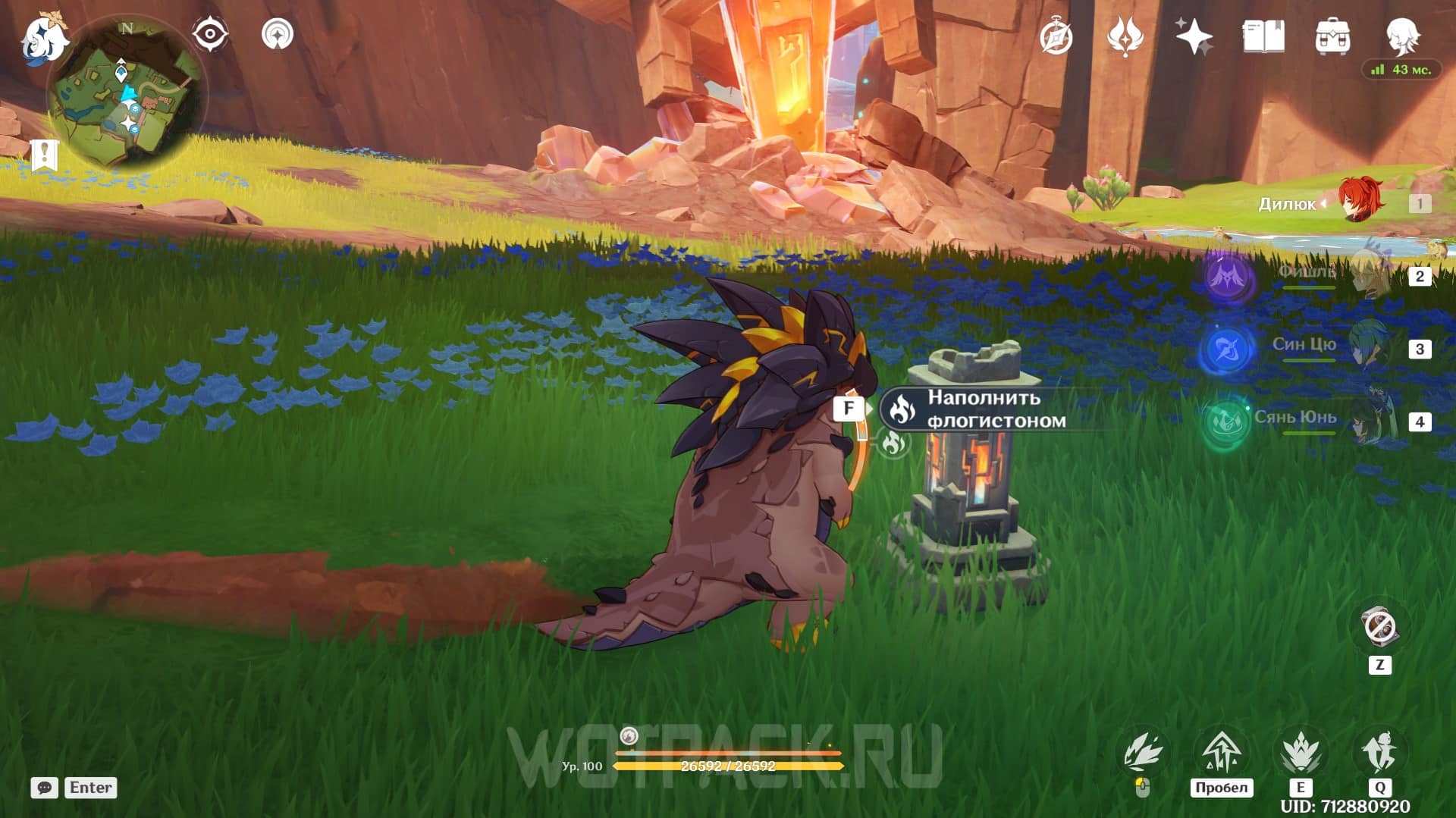Trigger the jump arrow ability icon

[x=1221, y=753]
